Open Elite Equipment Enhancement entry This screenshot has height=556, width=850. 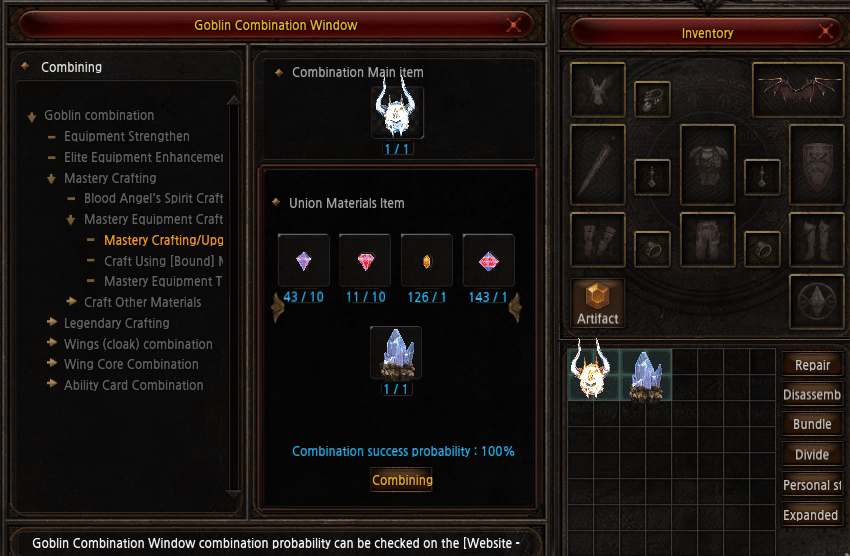pyautogui.click(x=143, y=157)
